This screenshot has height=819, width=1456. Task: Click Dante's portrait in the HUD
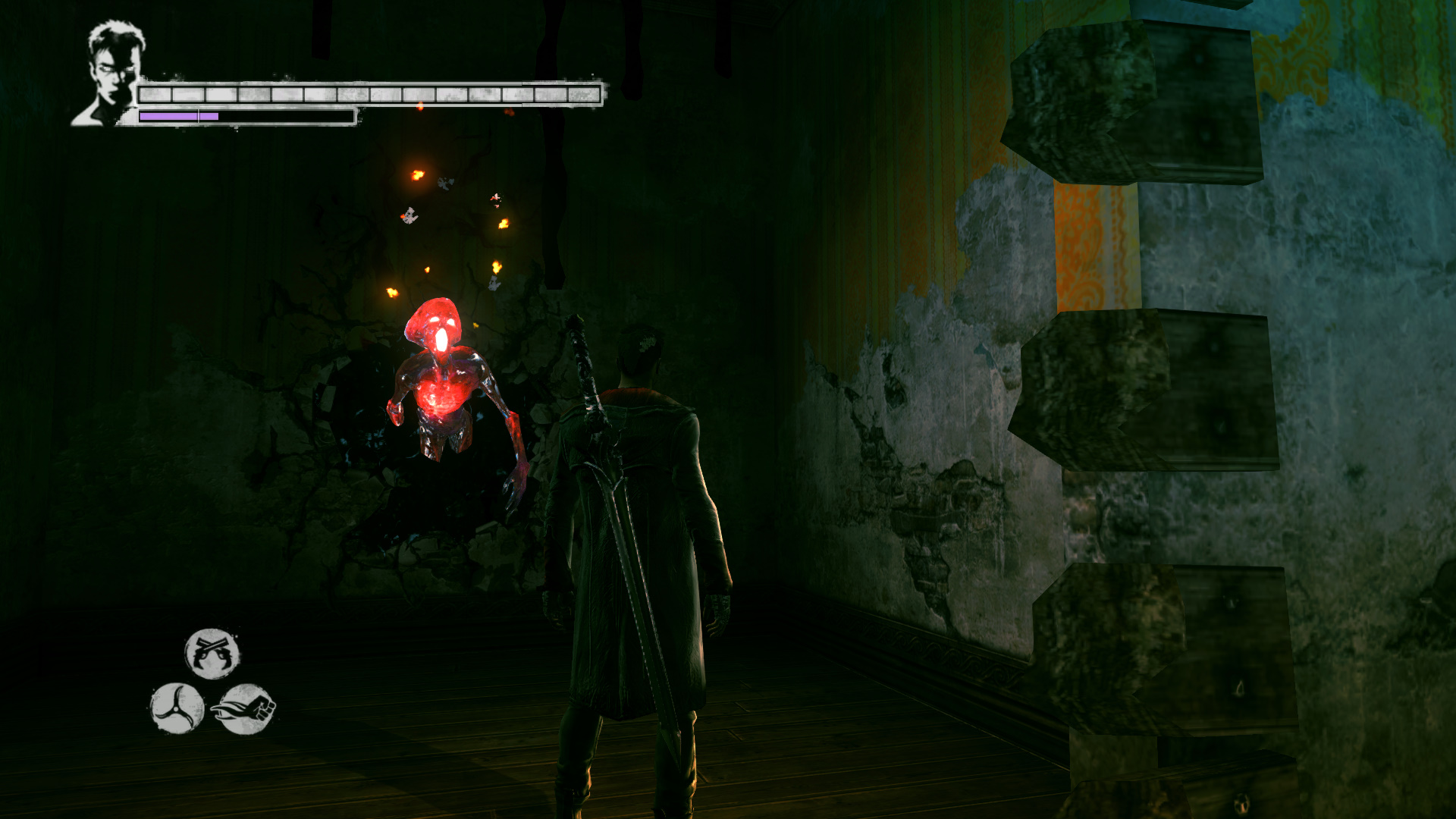click(x=111, y=72)
